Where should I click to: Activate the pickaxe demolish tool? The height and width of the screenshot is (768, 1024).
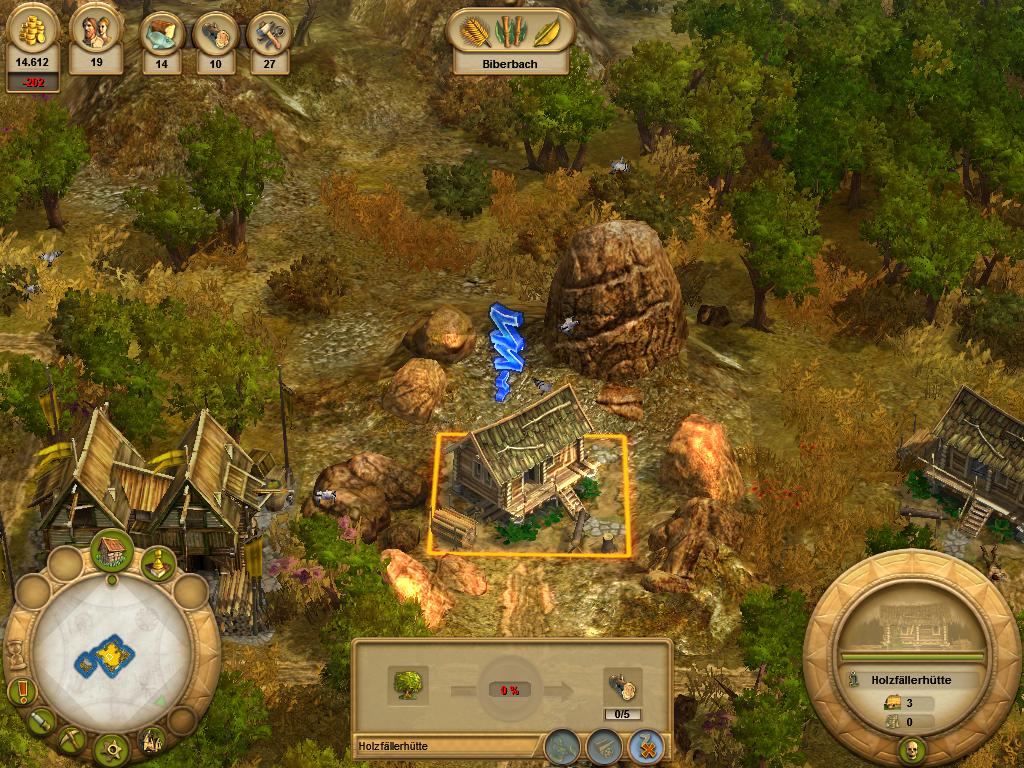coord(72,740)
